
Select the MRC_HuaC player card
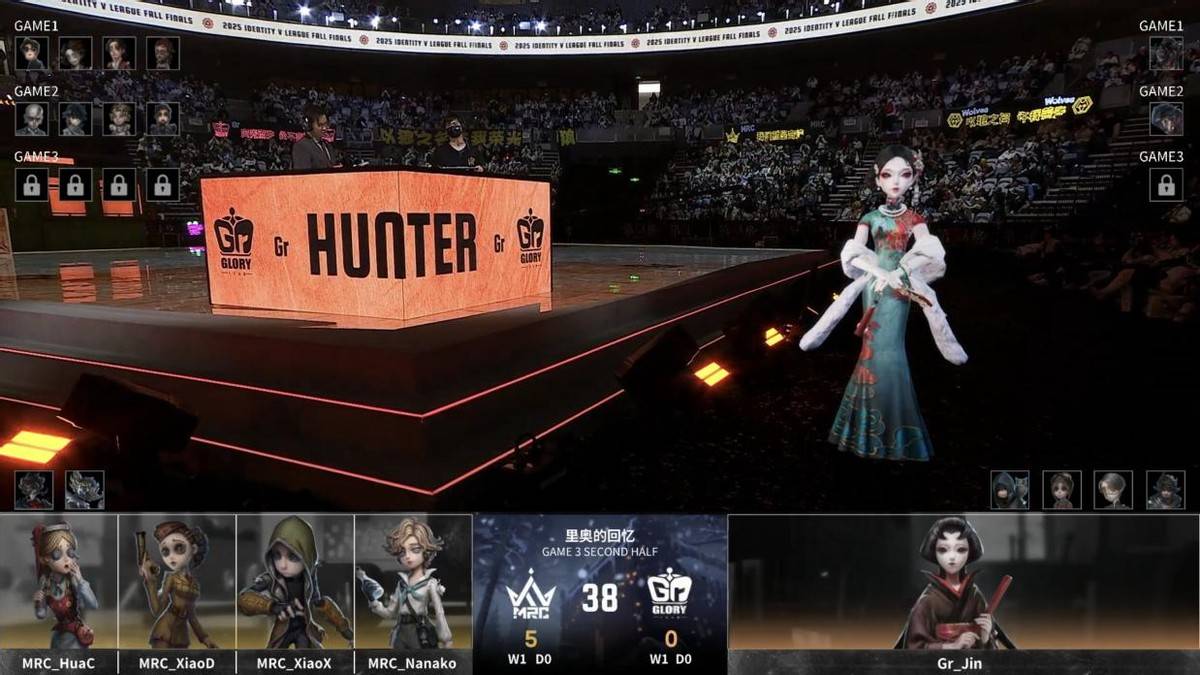(x=59, y=582)
